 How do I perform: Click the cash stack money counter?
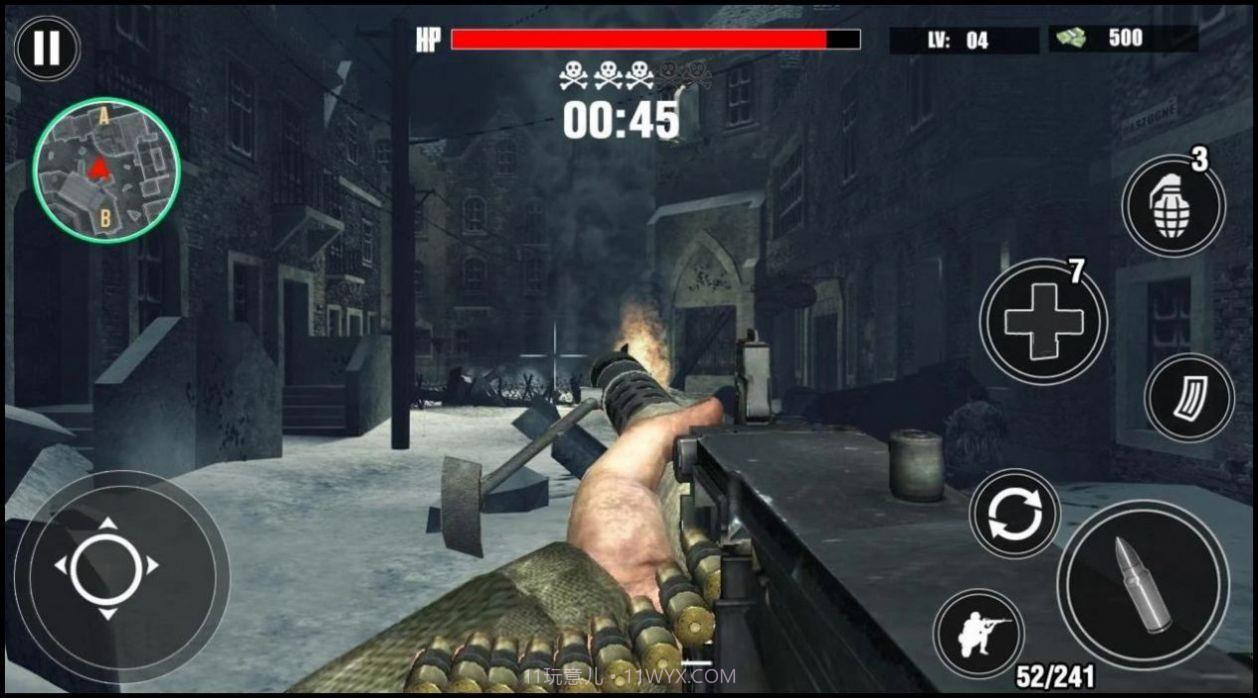click(1122, 39)
